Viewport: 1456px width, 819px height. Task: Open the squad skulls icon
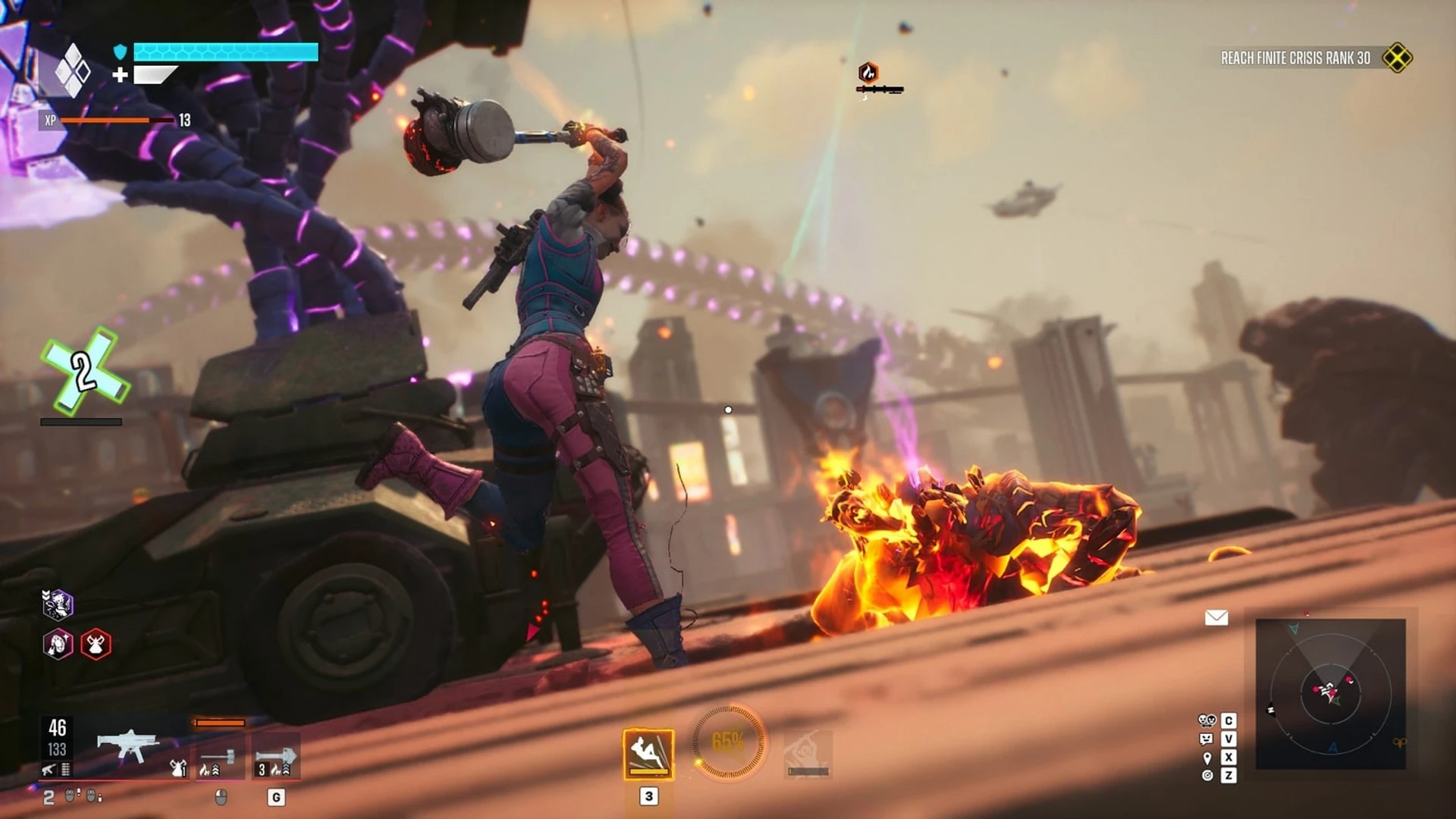coord(1207,720)
